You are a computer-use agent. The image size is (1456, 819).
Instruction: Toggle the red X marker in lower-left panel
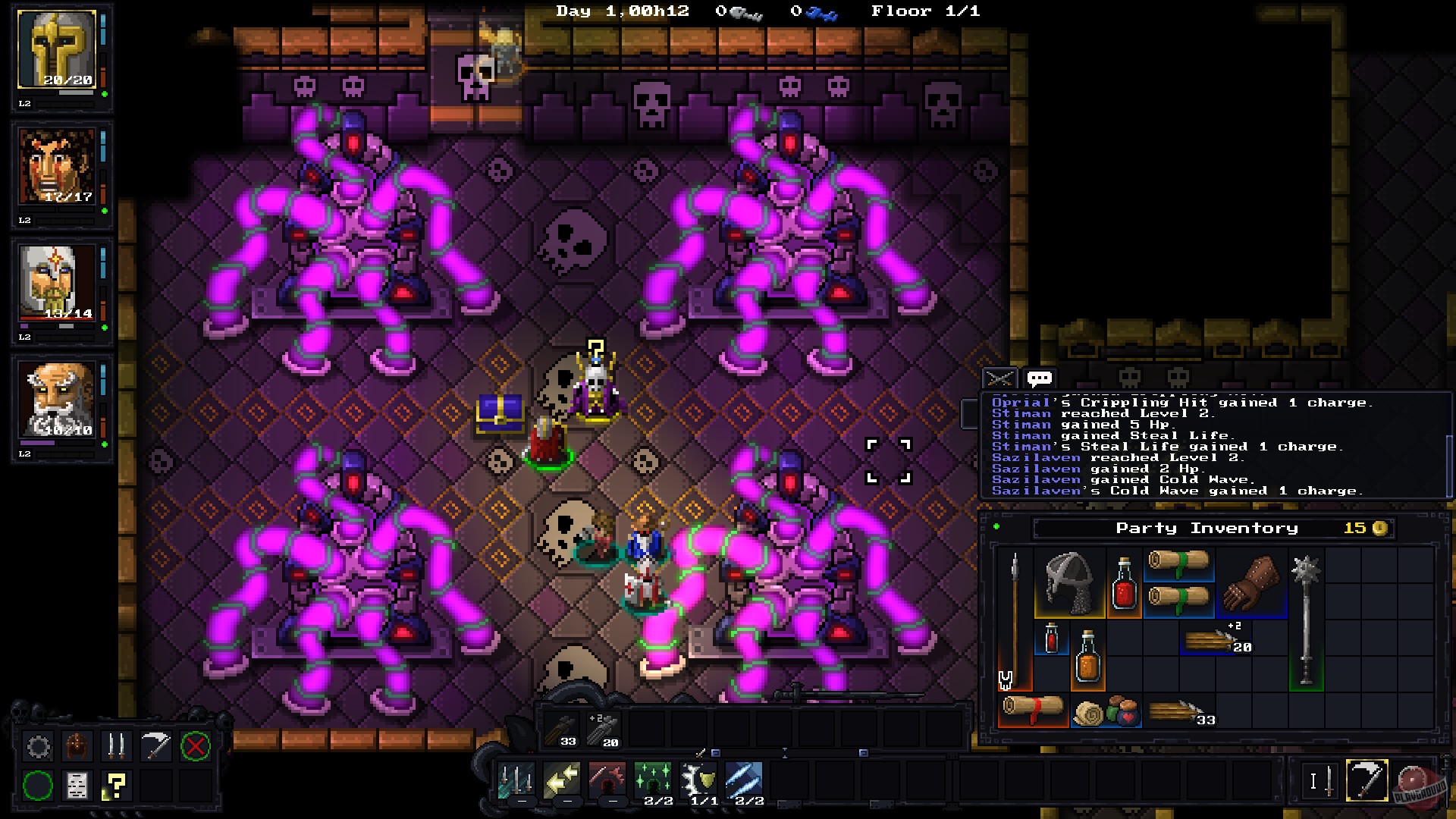click(195, 745)
